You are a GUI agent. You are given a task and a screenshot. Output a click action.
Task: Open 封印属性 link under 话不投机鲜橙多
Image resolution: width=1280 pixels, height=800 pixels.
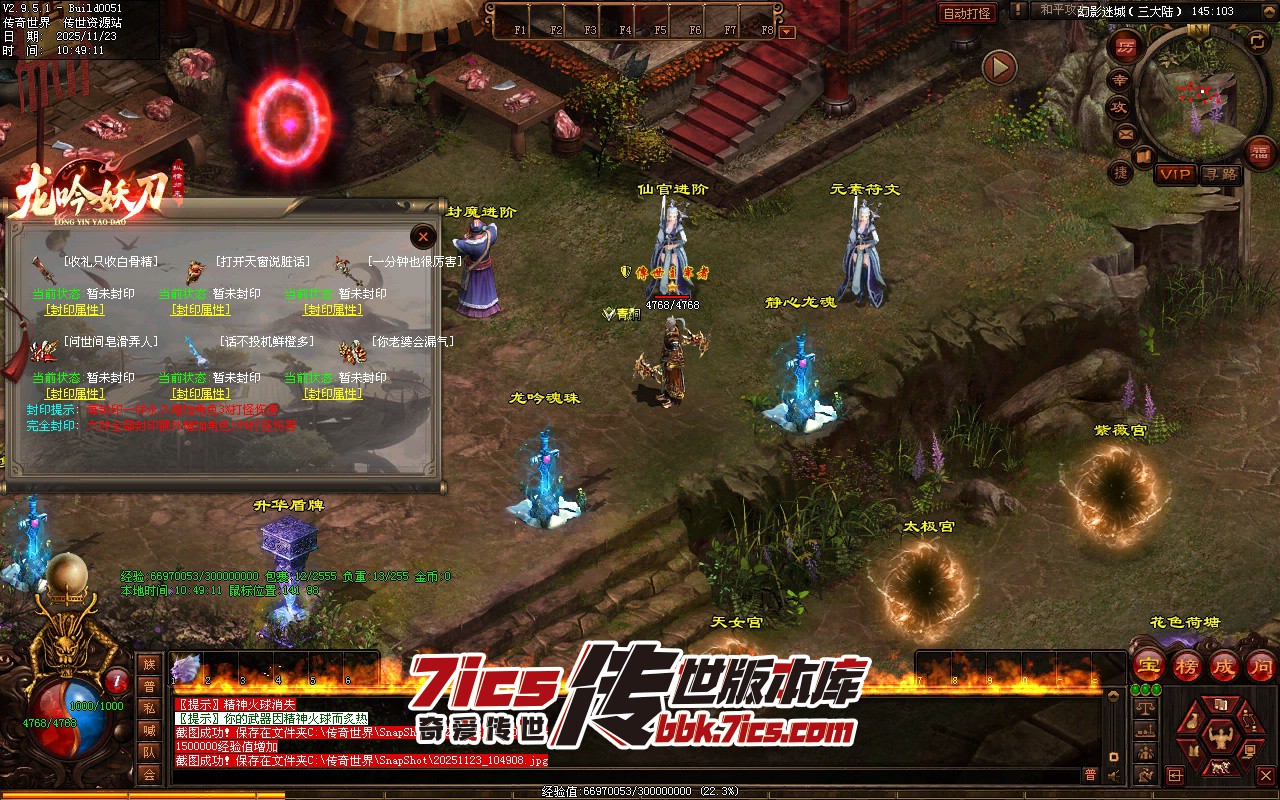pyautogui.click(x=201, y=394)
